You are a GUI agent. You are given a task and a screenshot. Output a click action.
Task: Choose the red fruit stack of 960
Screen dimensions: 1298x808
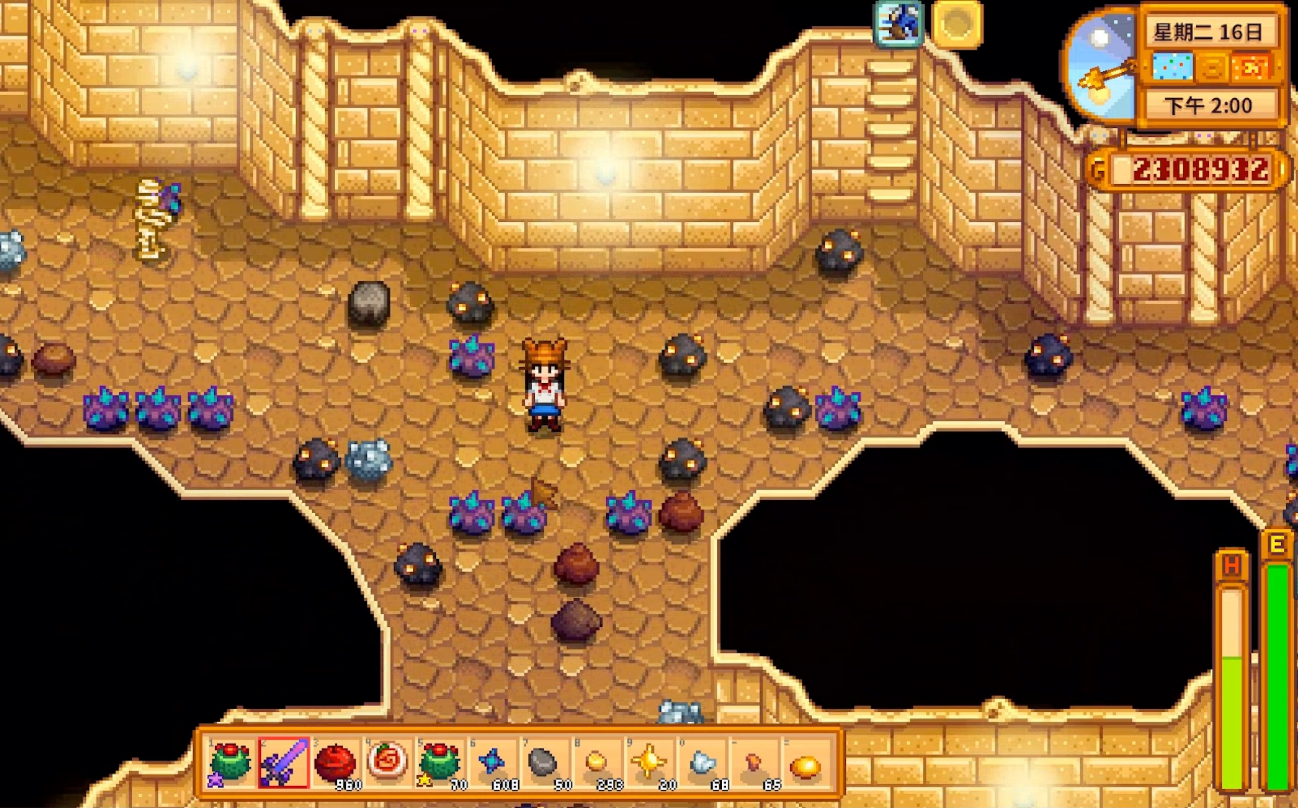(x=335, y=765)
